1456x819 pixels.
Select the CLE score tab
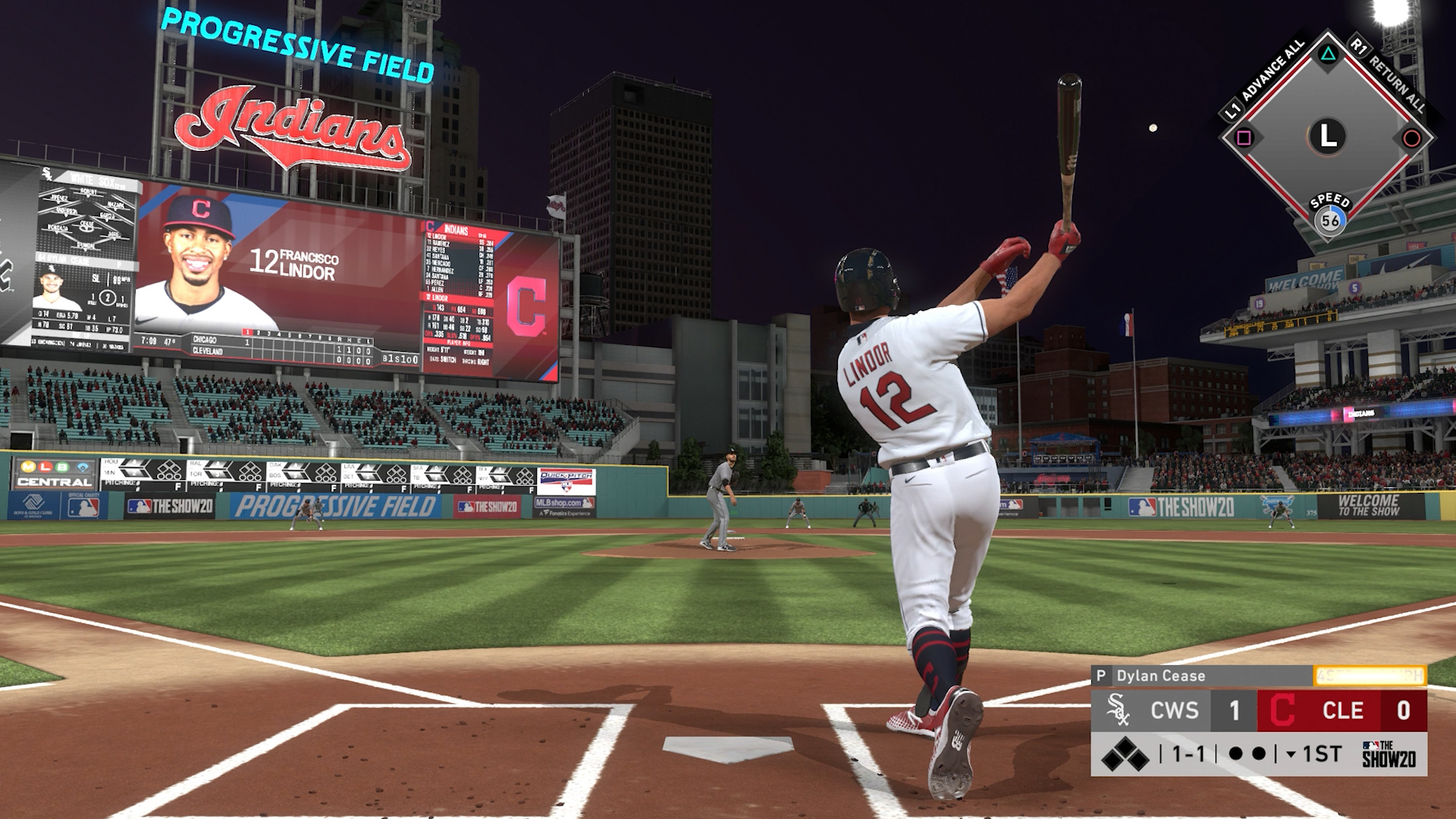[x=1343, y=710]
